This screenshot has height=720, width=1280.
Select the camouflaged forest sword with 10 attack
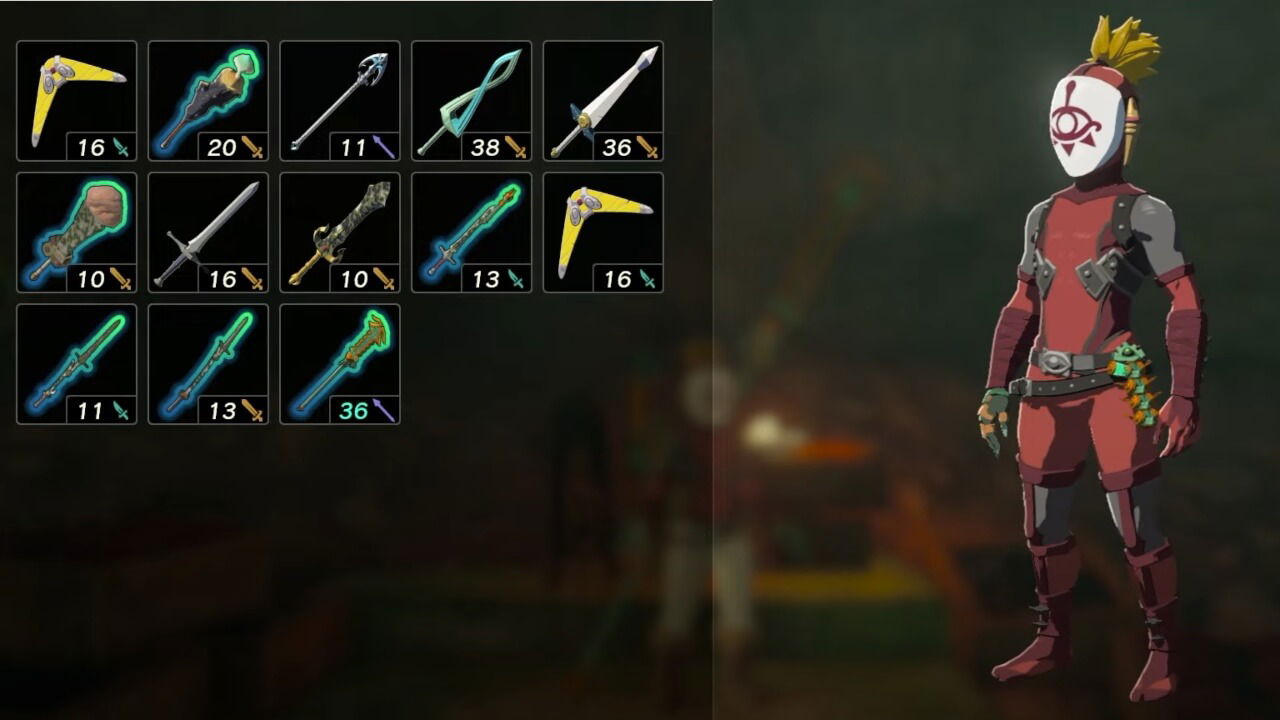tap(341, 228)
